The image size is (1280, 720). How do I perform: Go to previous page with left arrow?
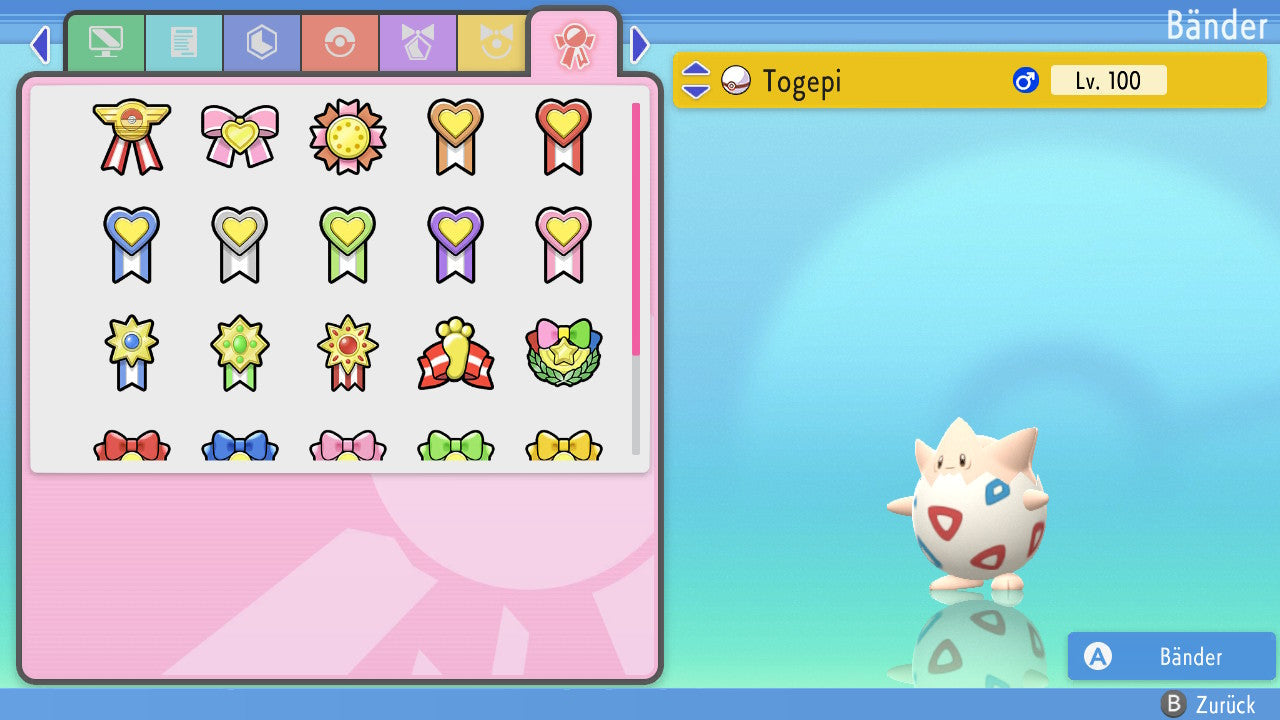pyautogui.click(x=40, y=45)
